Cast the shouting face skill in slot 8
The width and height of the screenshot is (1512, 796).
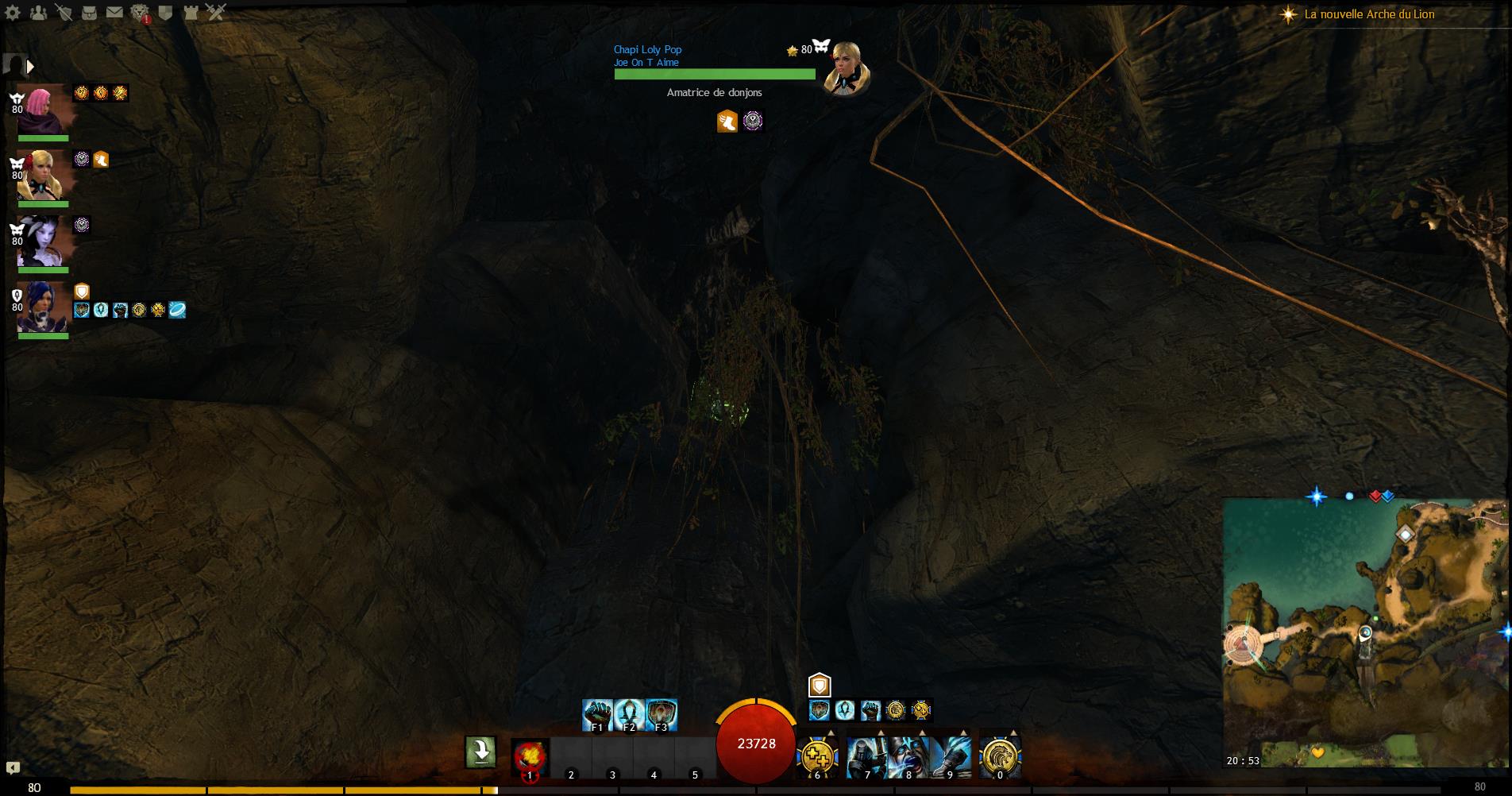click(x=908, y=757)
